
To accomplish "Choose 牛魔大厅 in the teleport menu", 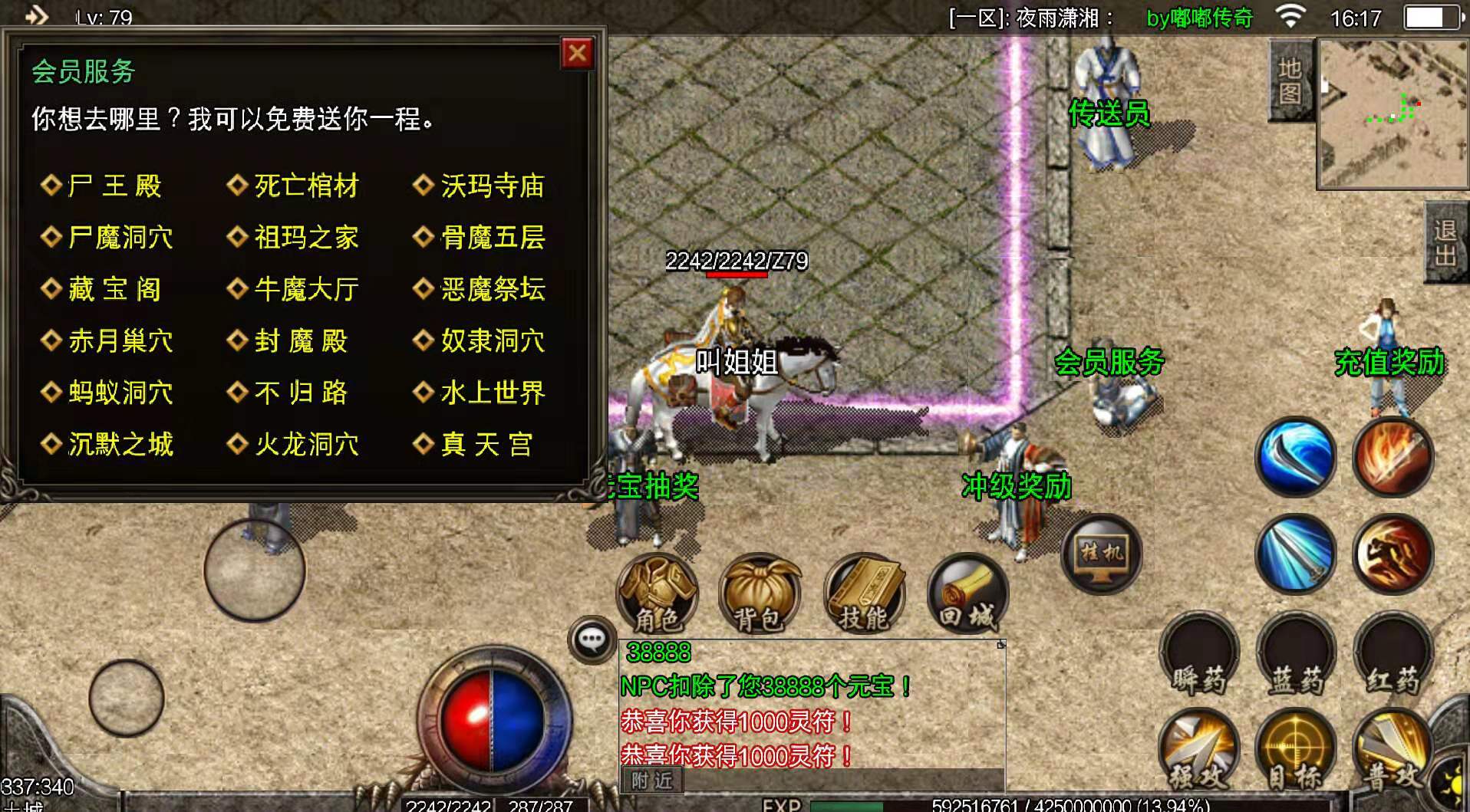I will (x=305, y=289).
